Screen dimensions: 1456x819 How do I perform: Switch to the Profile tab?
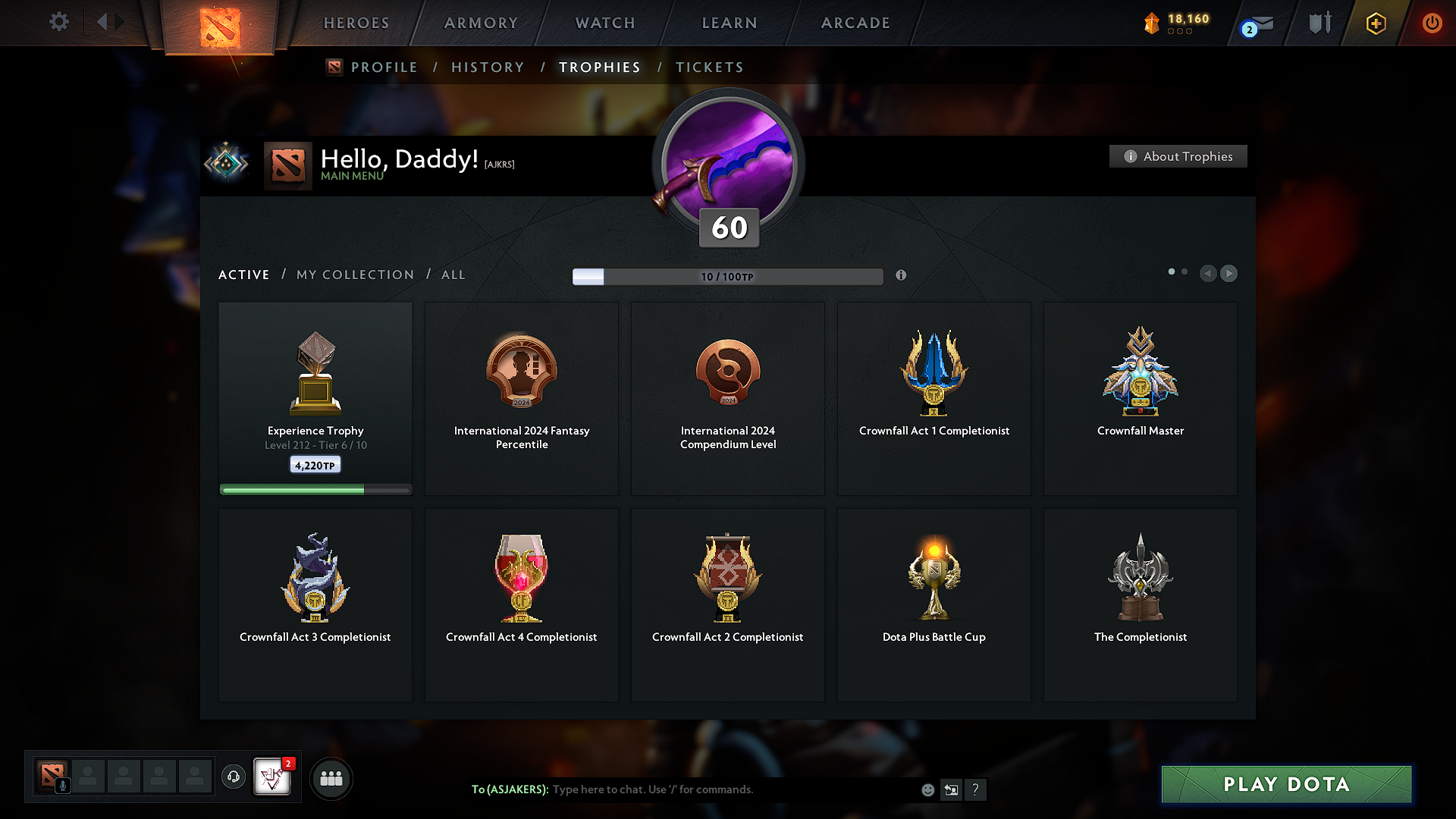point(384,67)
